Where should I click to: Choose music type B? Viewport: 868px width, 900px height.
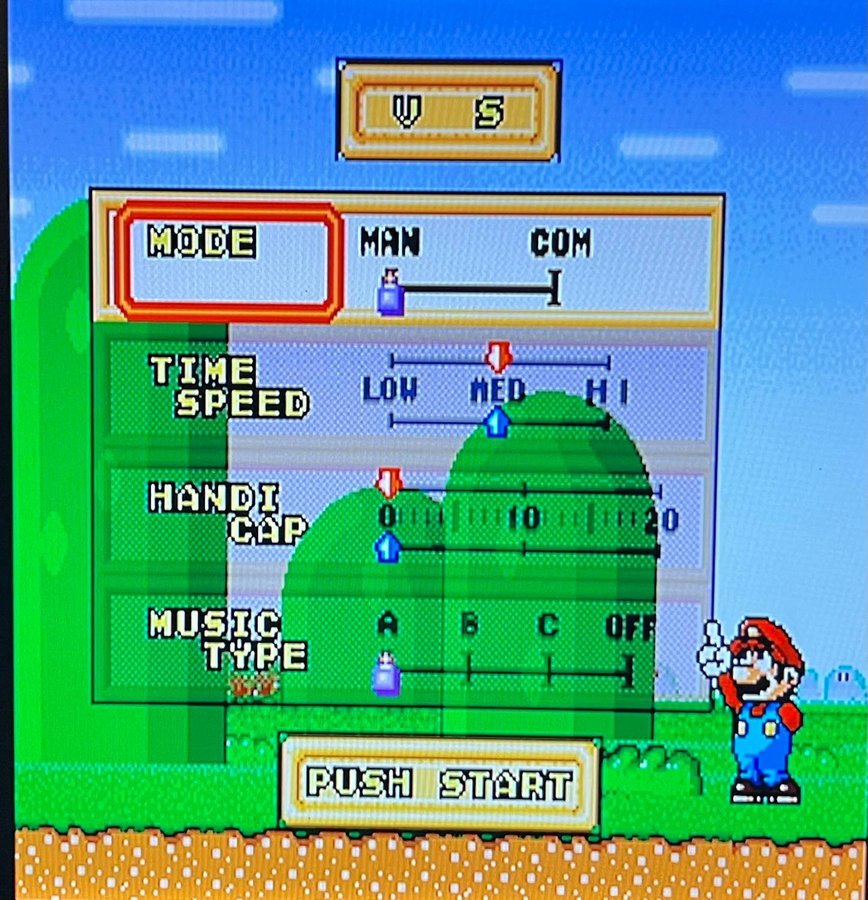468,626
